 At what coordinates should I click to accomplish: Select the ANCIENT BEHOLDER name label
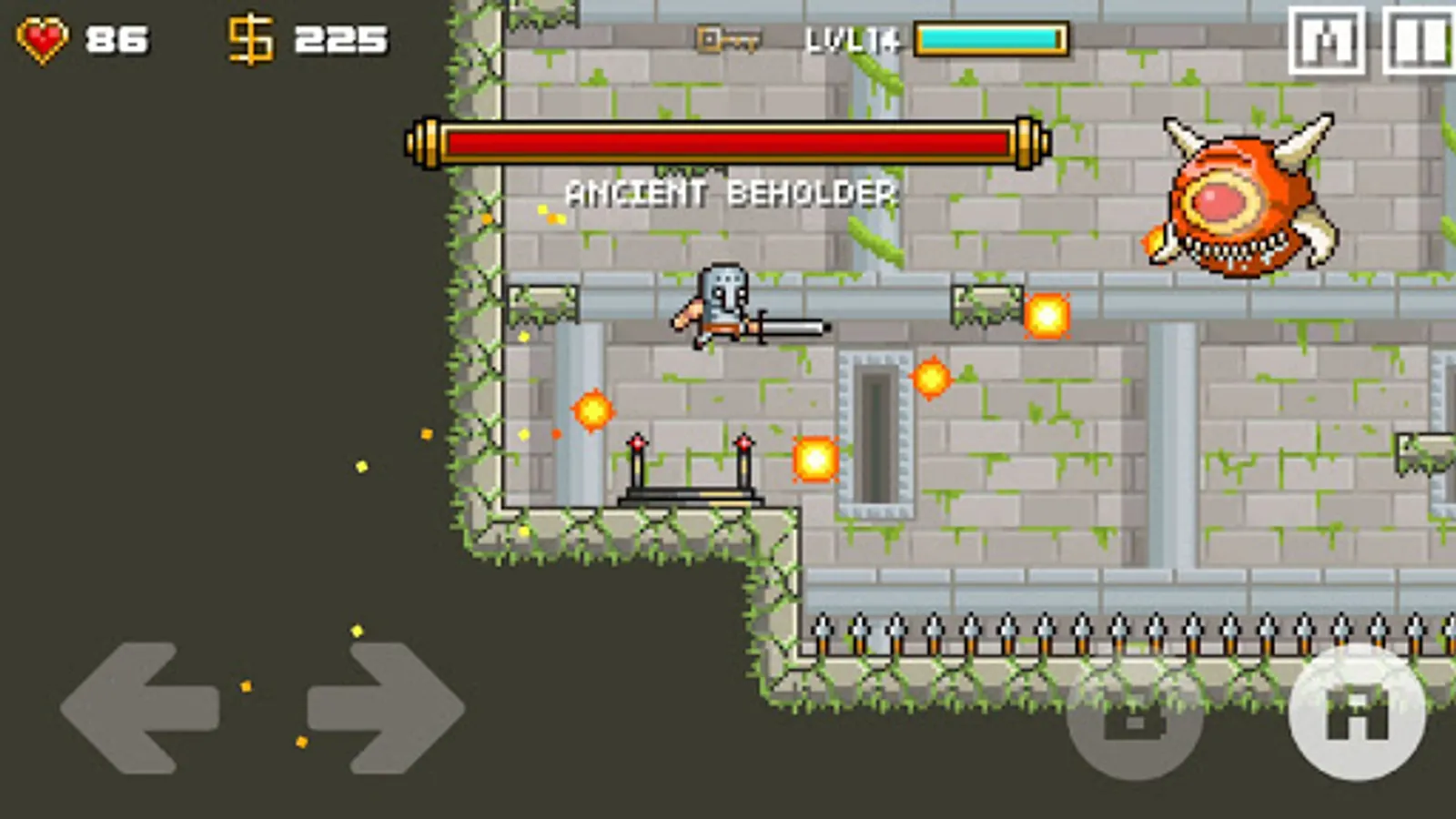click(733, 193)
